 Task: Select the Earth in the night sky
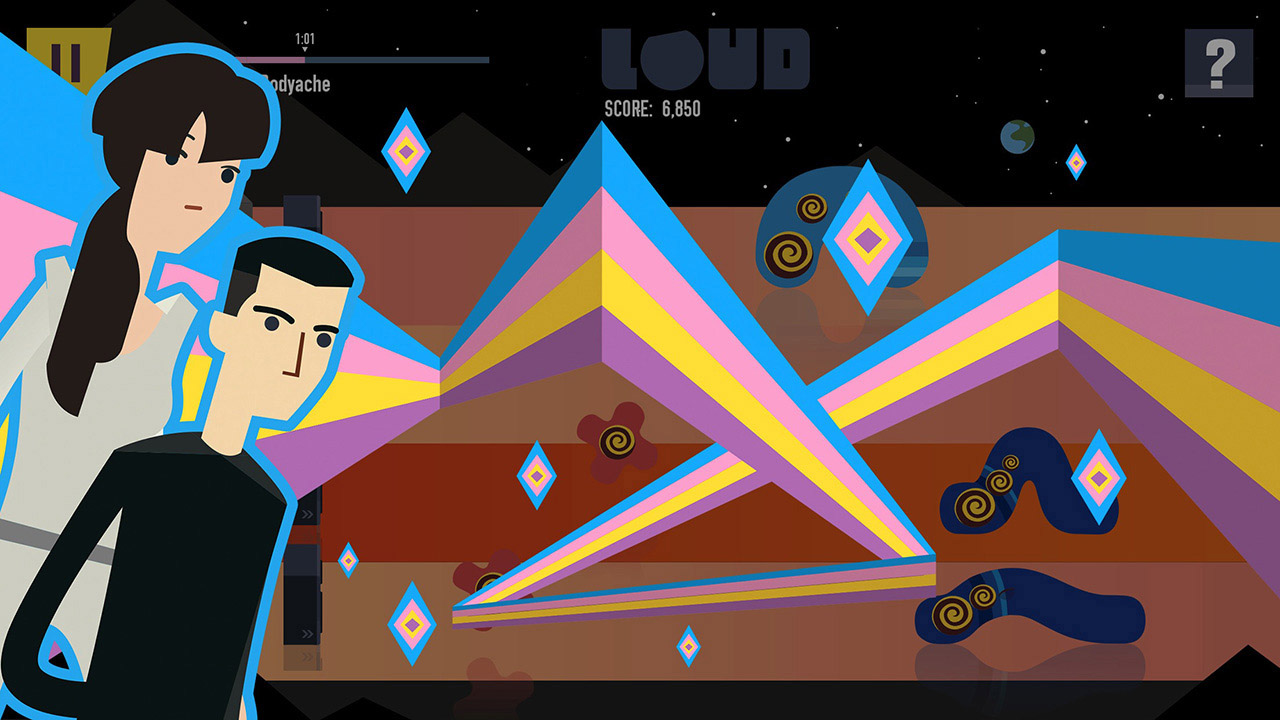(1019, 136)
